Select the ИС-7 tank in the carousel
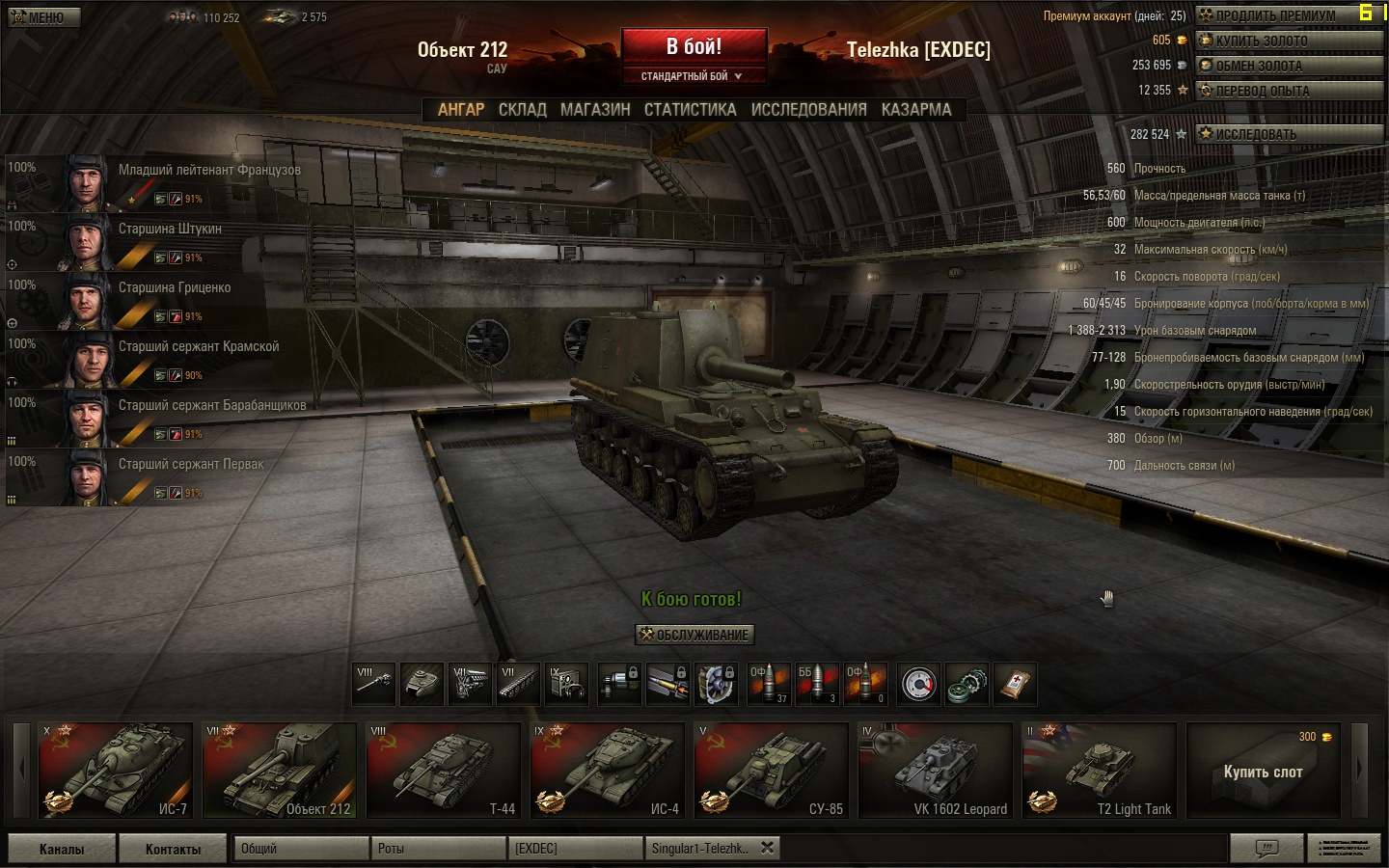The image size is (1389, 868). point(116,771)
